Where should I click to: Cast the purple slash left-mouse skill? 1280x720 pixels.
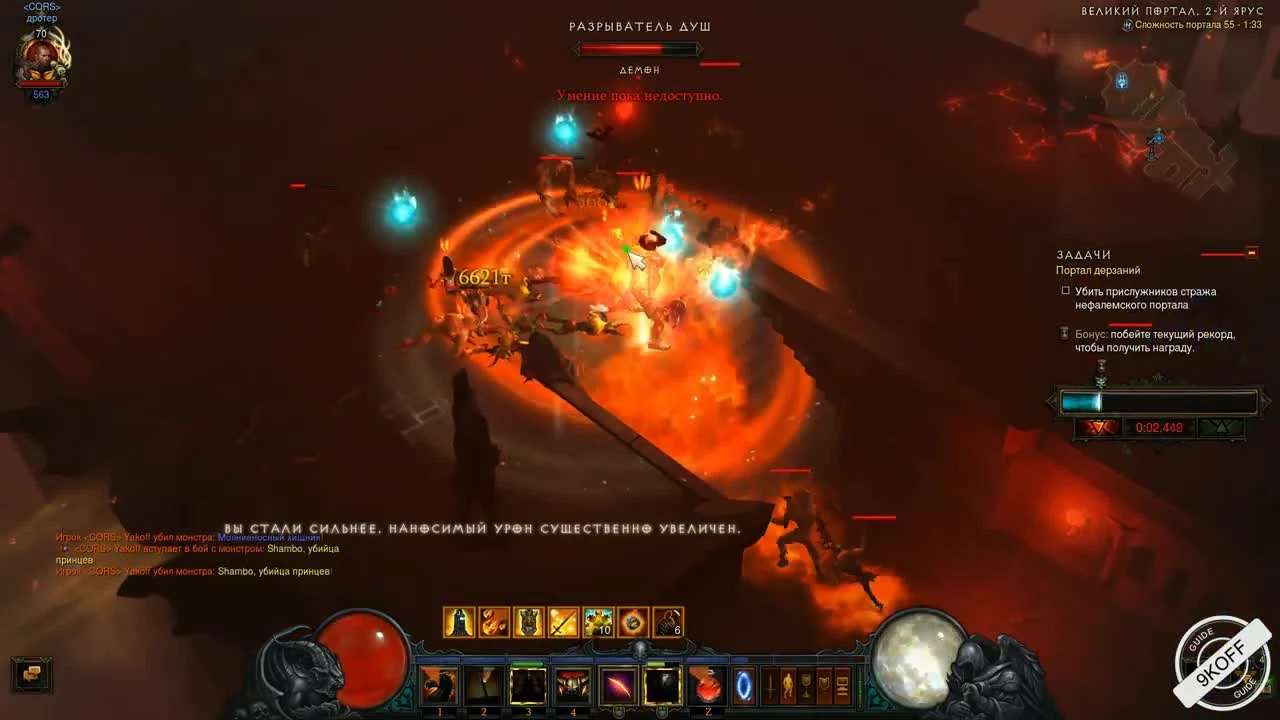620,686
